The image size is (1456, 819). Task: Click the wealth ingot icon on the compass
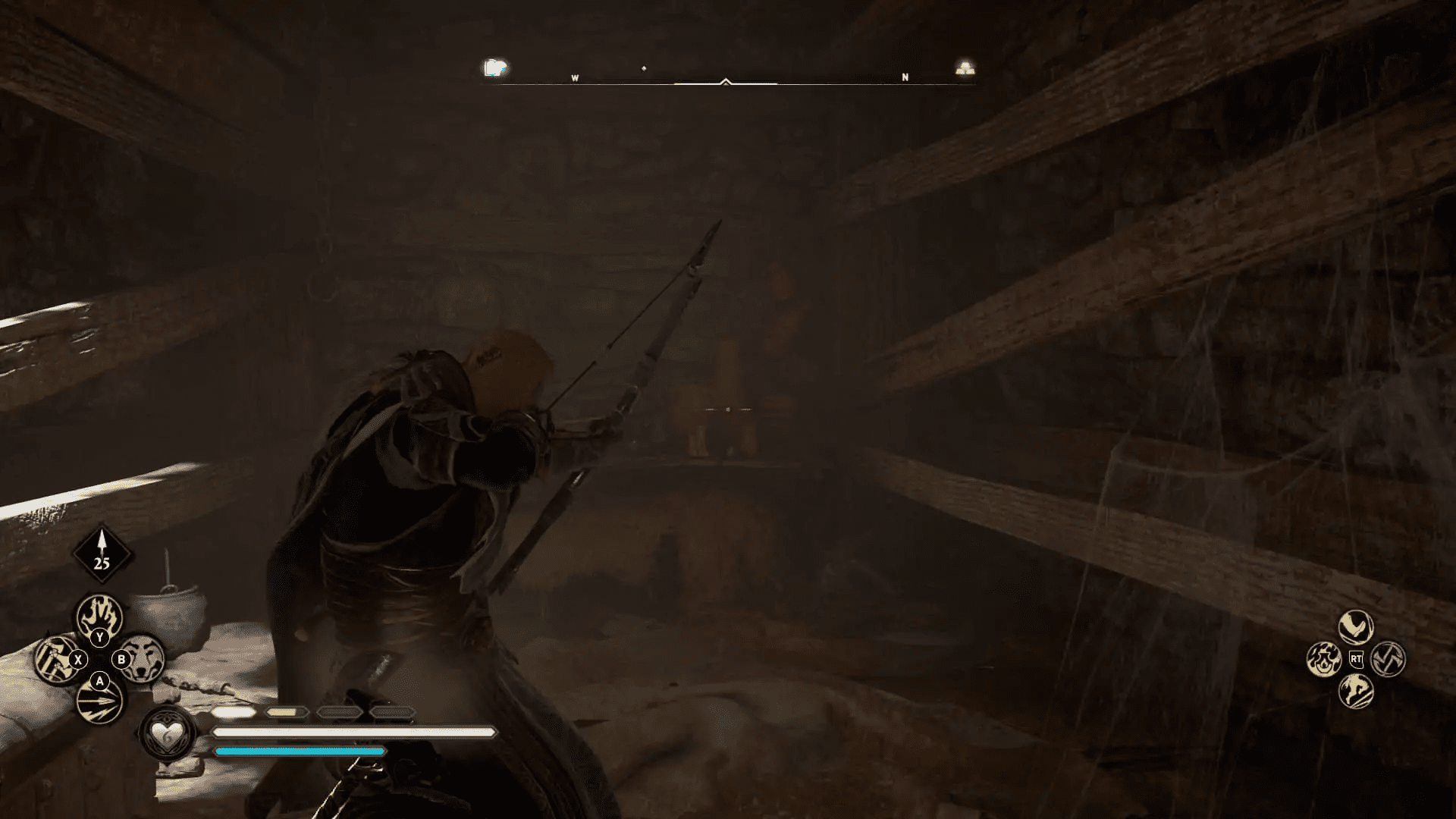coord(965,67)
